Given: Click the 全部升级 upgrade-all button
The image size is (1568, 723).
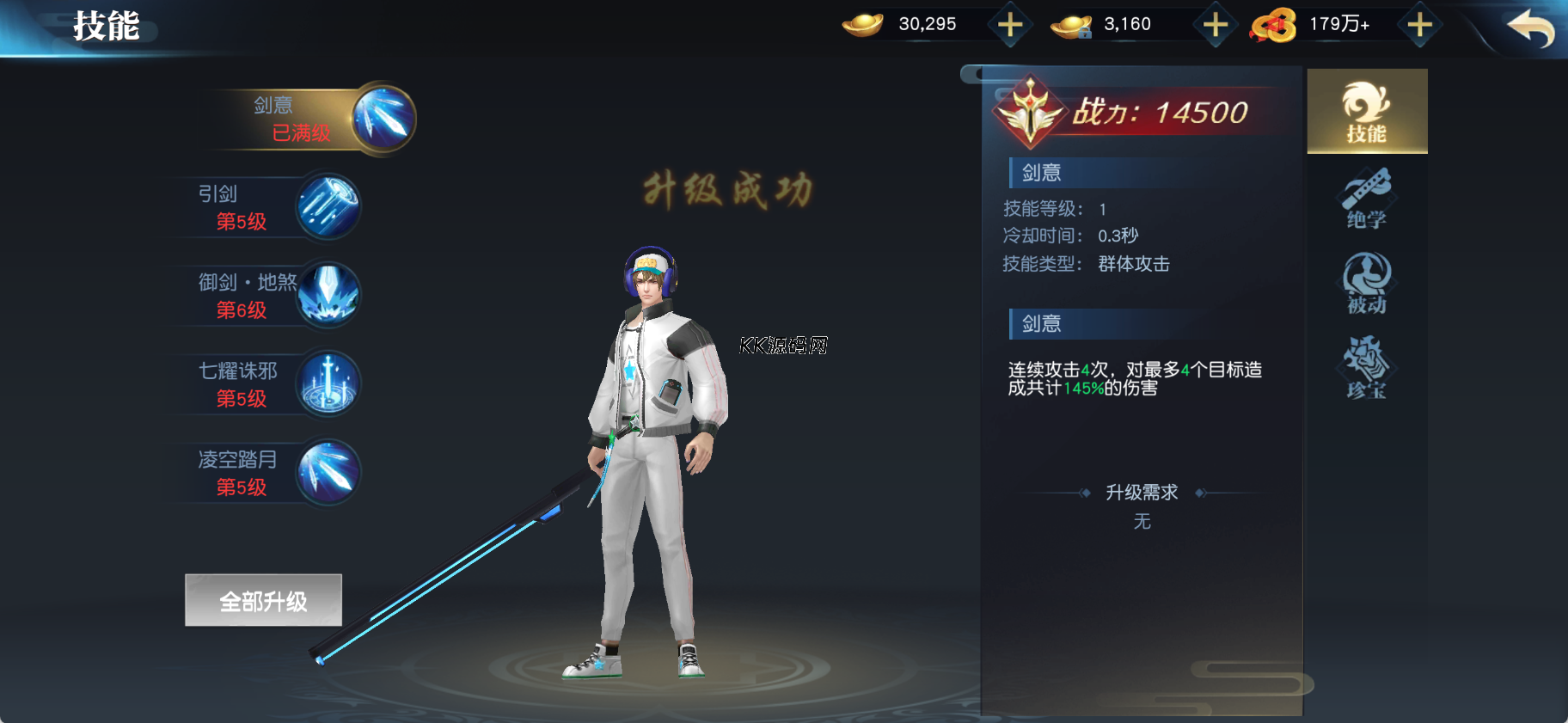Looking at the screenshot, I should (263, 601).
